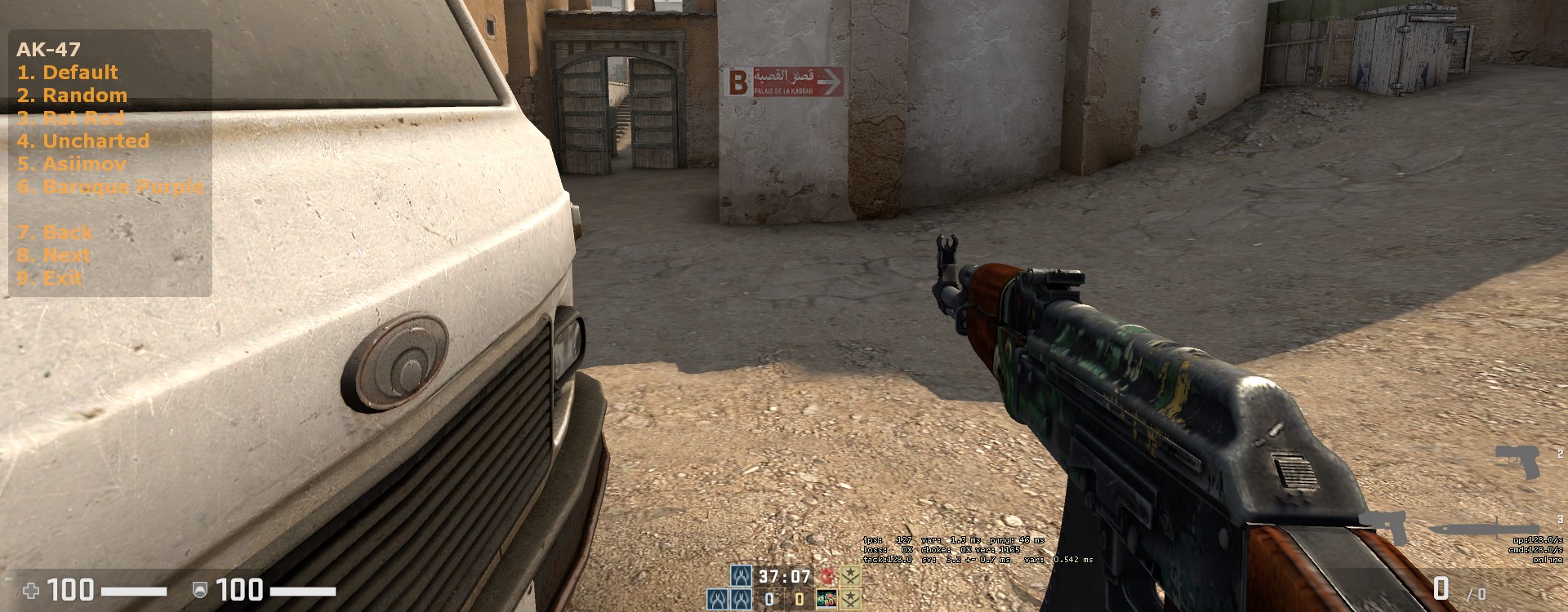This screenshot has width=1568, height=612.
Task: Click Next to see more skins
Action: tap(56, 255)
